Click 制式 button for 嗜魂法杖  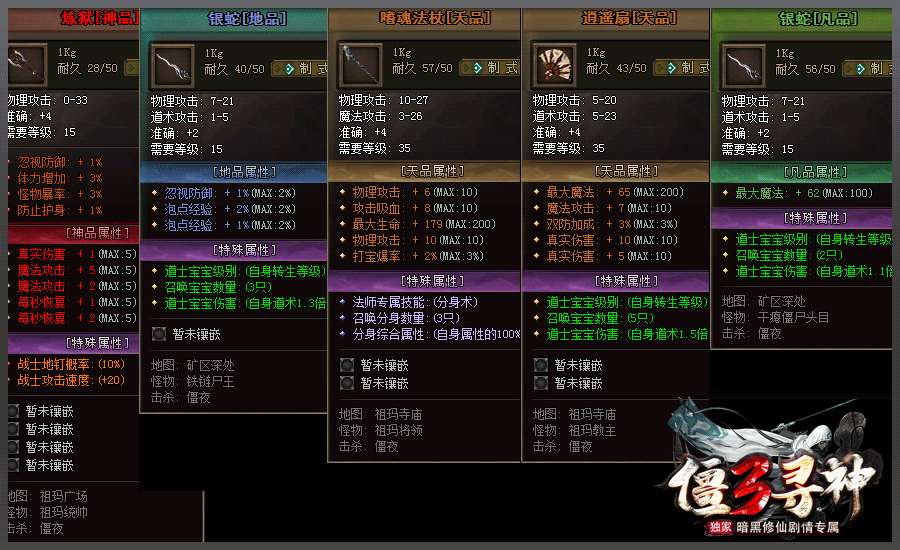pos(490,68)
